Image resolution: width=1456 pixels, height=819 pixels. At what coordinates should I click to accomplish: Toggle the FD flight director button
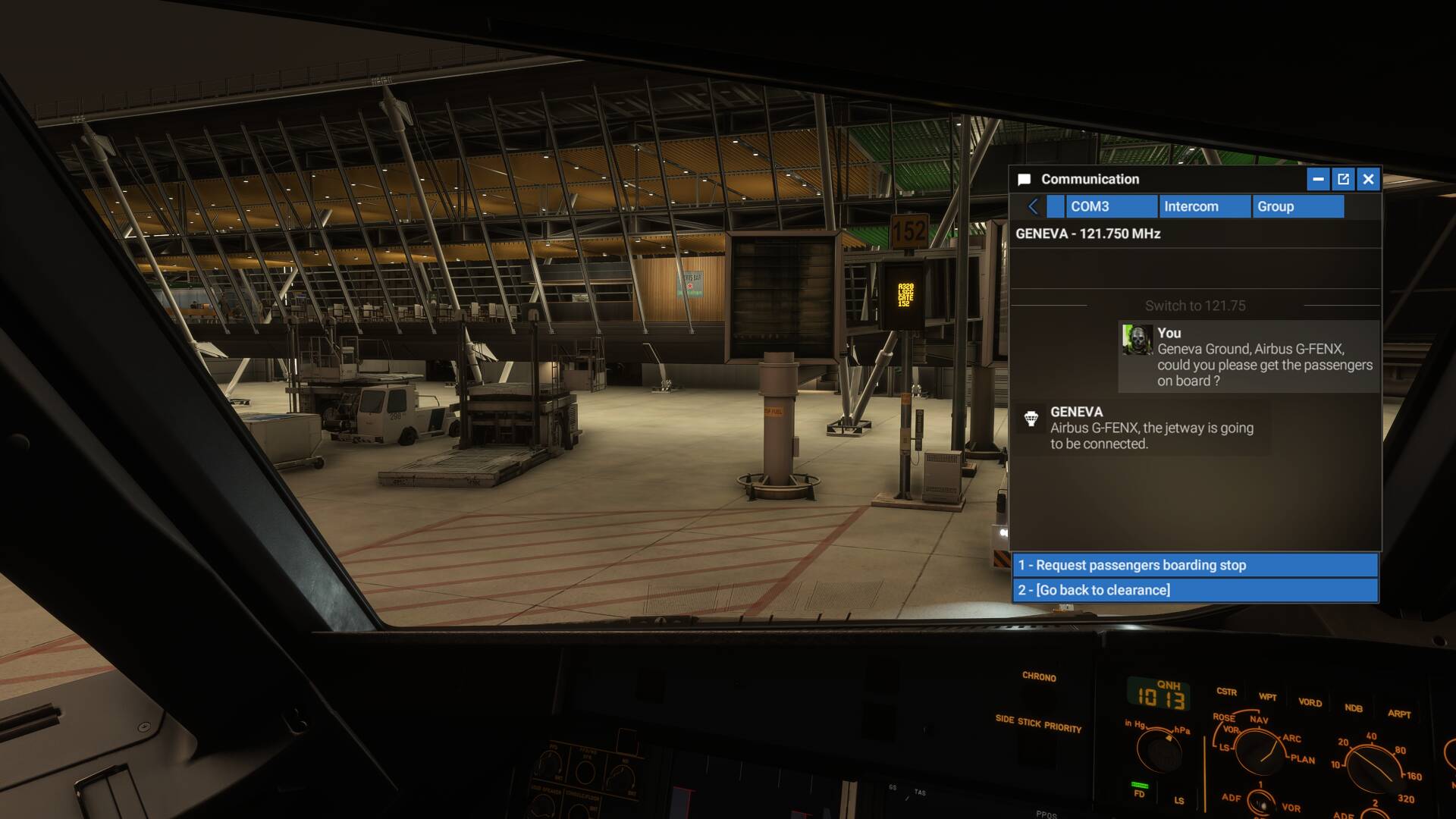(1139, 786)
